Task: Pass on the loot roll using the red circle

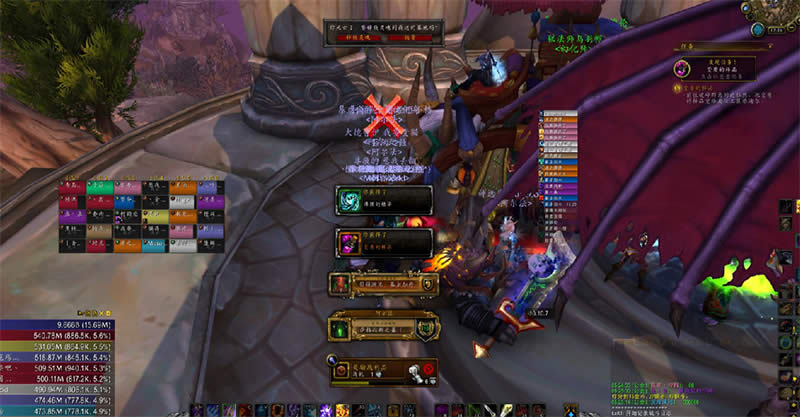Action: pyautogui.click(x=427, y=370)
